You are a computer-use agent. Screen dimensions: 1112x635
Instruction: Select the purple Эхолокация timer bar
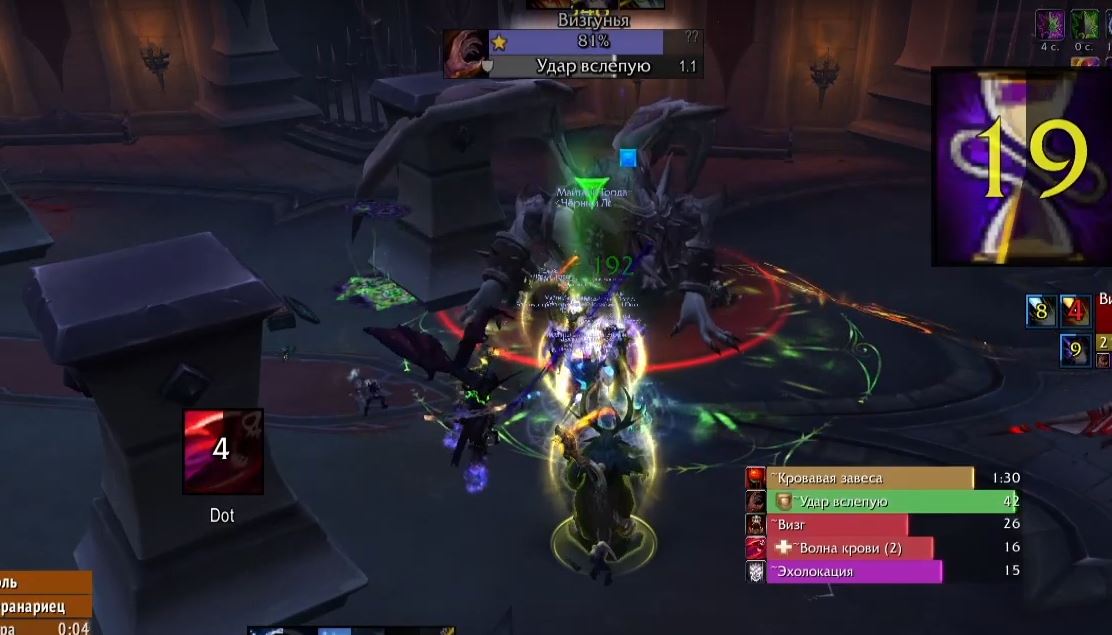[854, 571]
